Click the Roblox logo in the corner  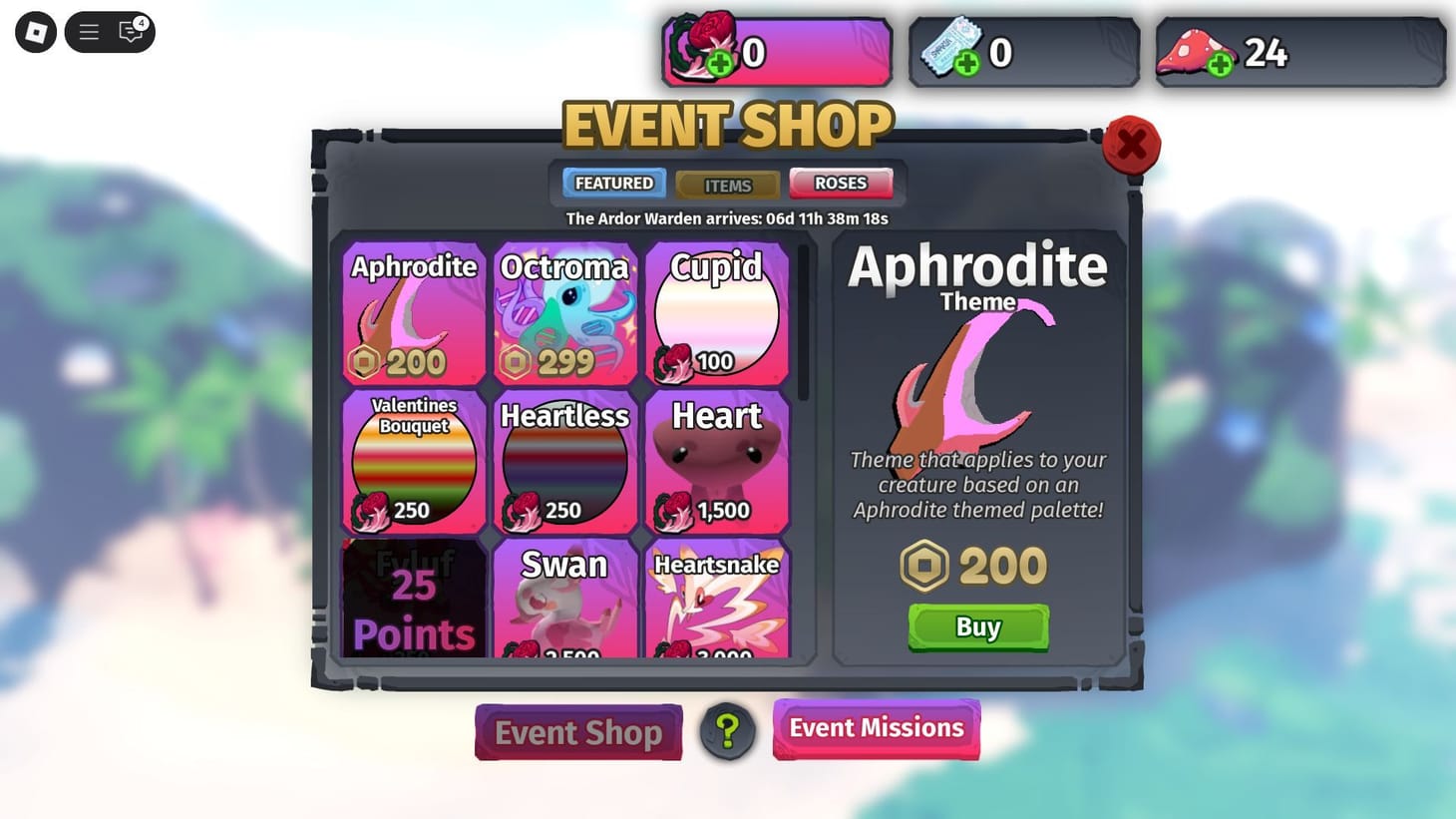point(35,31)
